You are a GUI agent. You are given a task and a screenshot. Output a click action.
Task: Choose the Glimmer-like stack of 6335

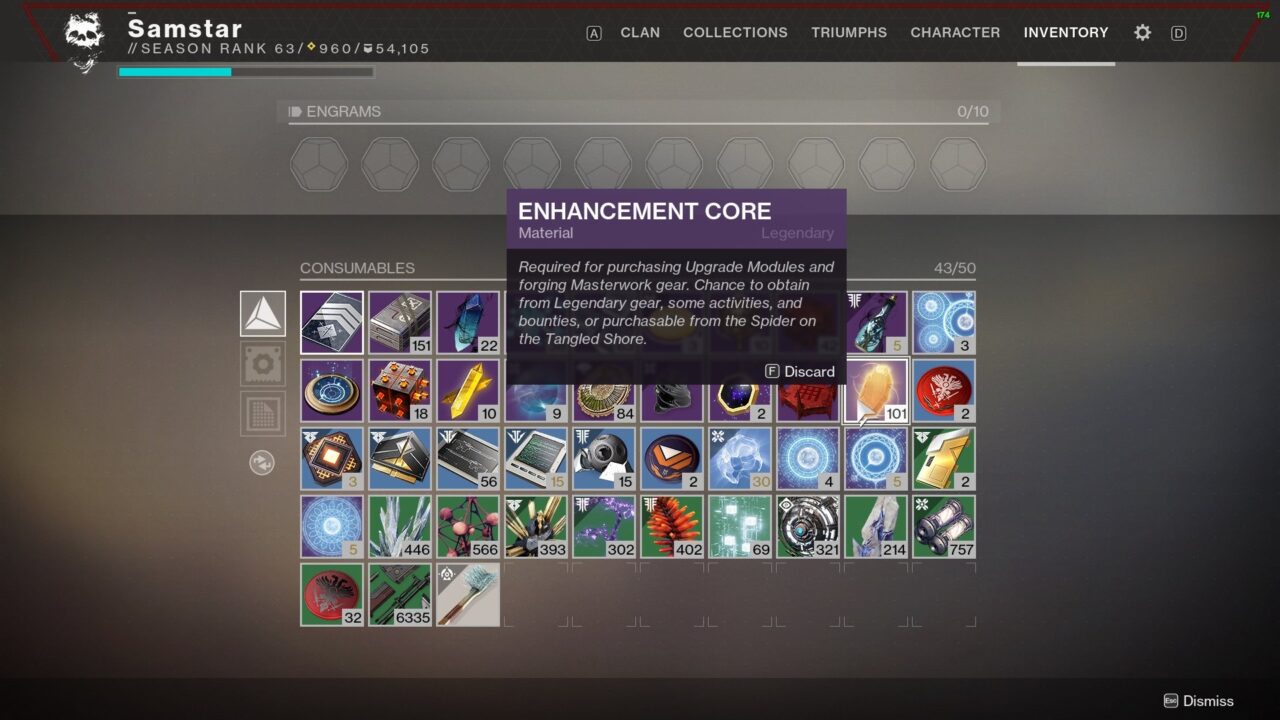point(400,595)
